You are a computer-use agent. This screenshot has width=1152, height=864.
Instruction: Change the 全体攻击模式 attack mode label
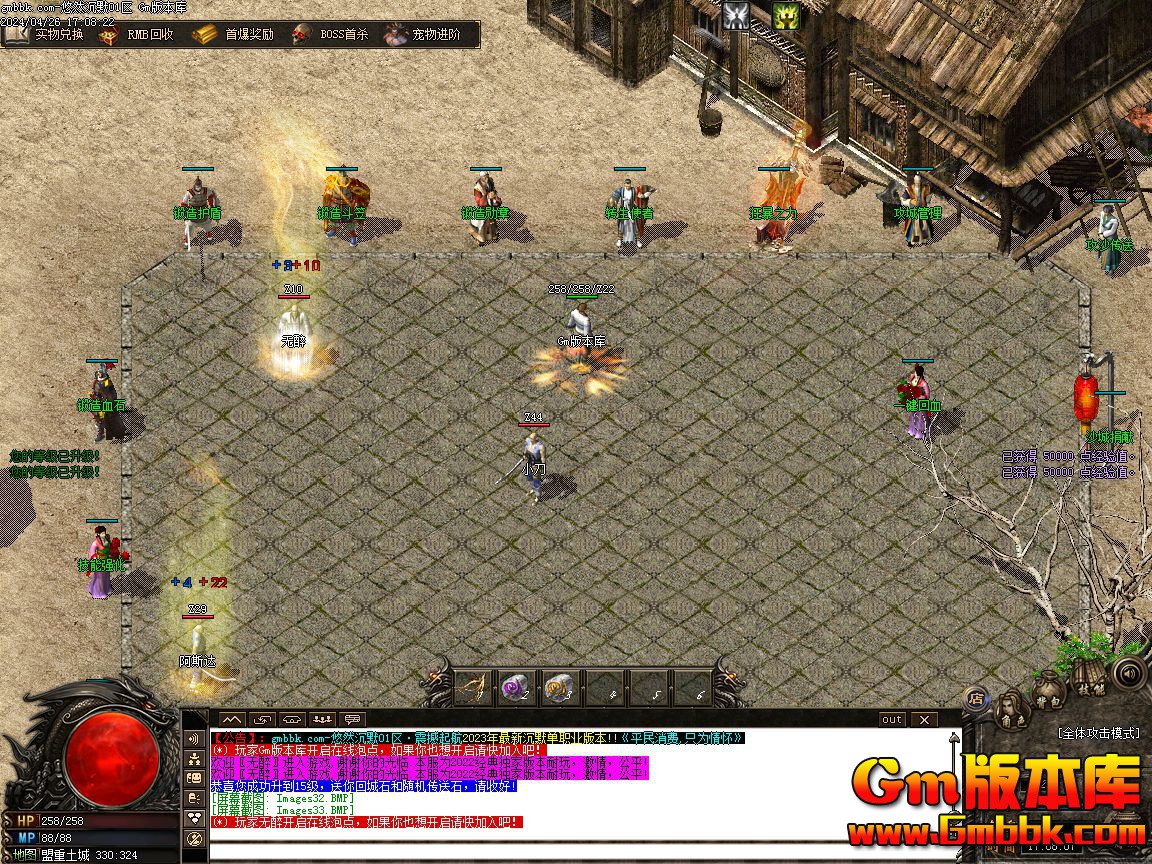(1098, 733)
